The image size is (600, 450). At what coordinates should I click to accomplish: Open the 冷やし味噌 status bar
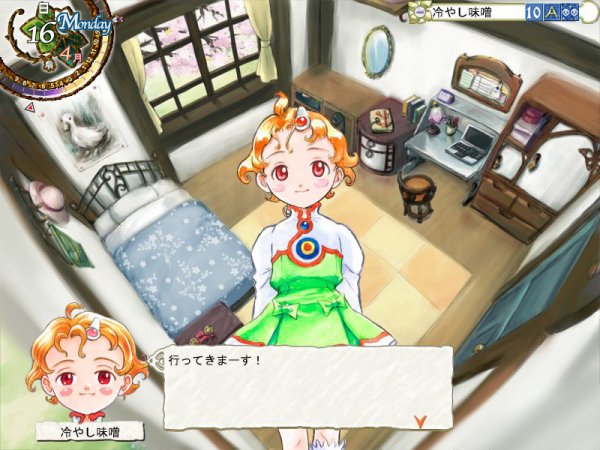pos(470,12)
